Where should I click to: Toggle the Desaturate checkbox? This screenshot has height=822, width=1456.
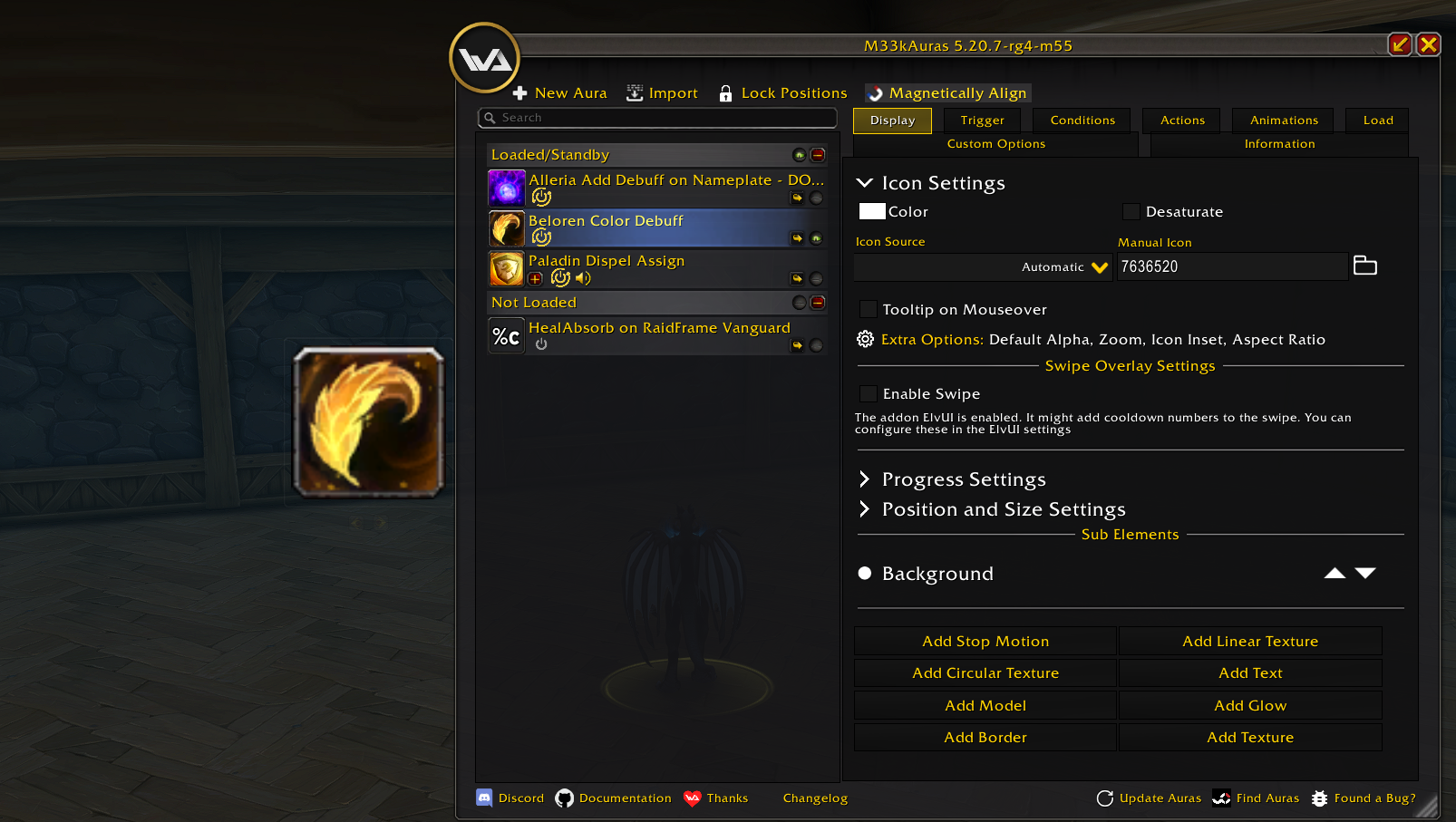pyautogui.click(x=1131, y=211)
